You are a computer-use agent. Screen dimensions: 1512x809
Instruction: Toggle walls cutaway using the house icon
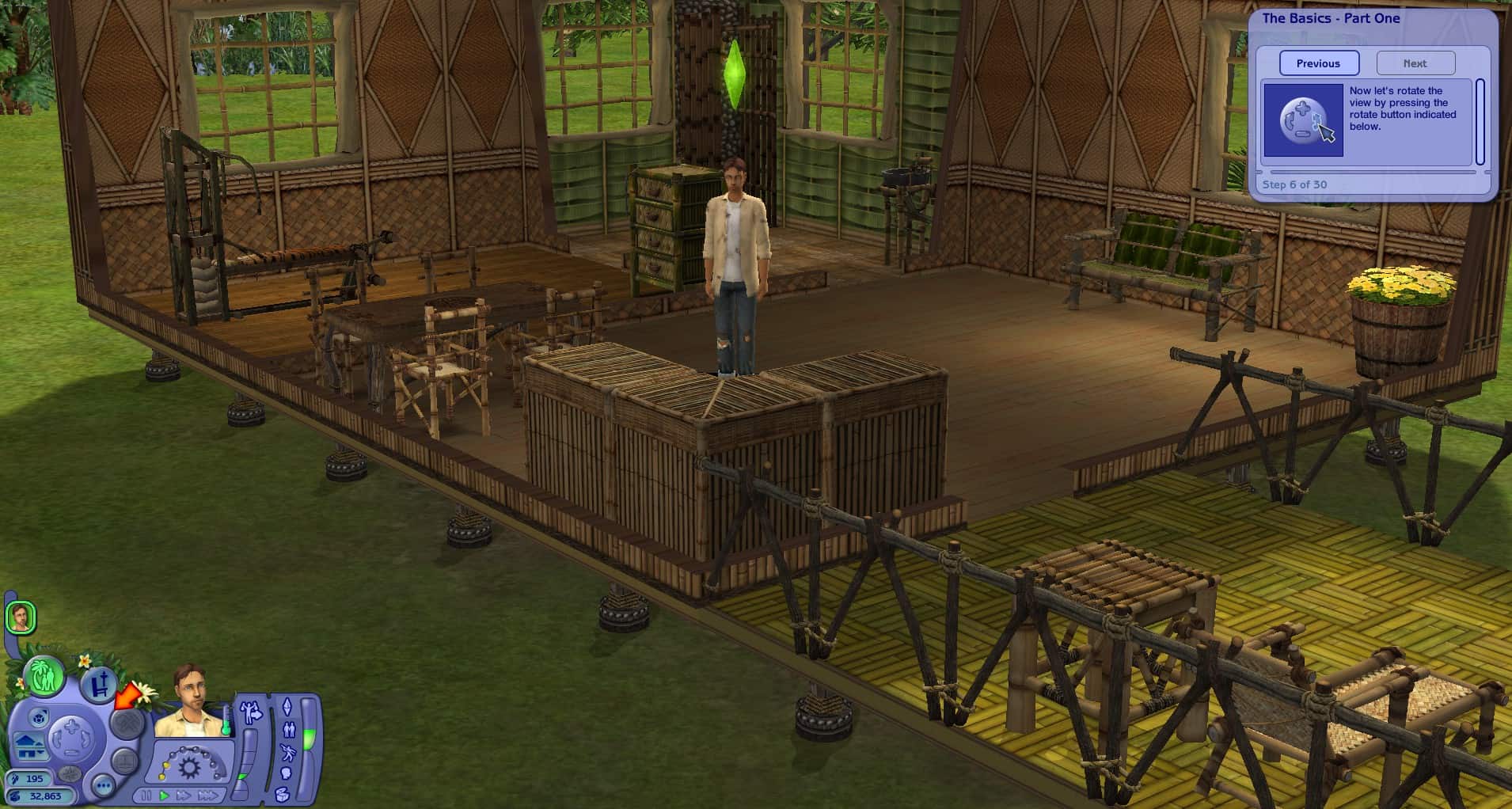[29, 748]
